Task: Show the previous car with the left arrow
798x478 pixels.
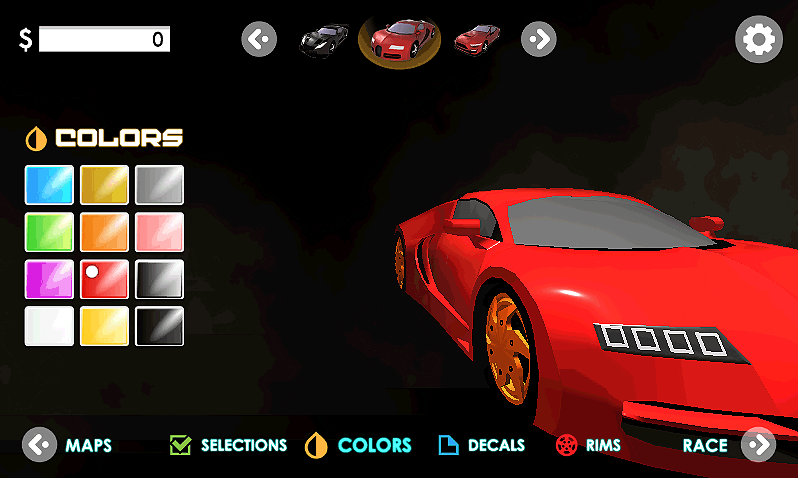Action: [x=259, y=40]
